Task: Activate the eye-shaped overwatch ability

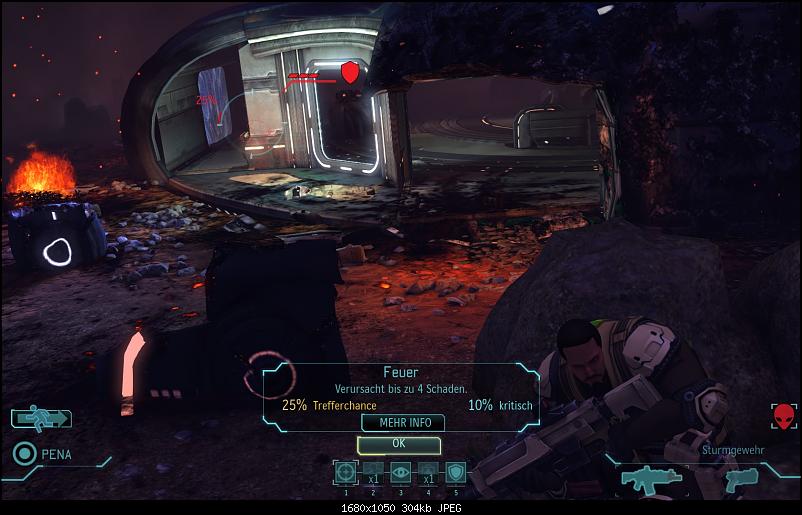Action: pos(400,473)
